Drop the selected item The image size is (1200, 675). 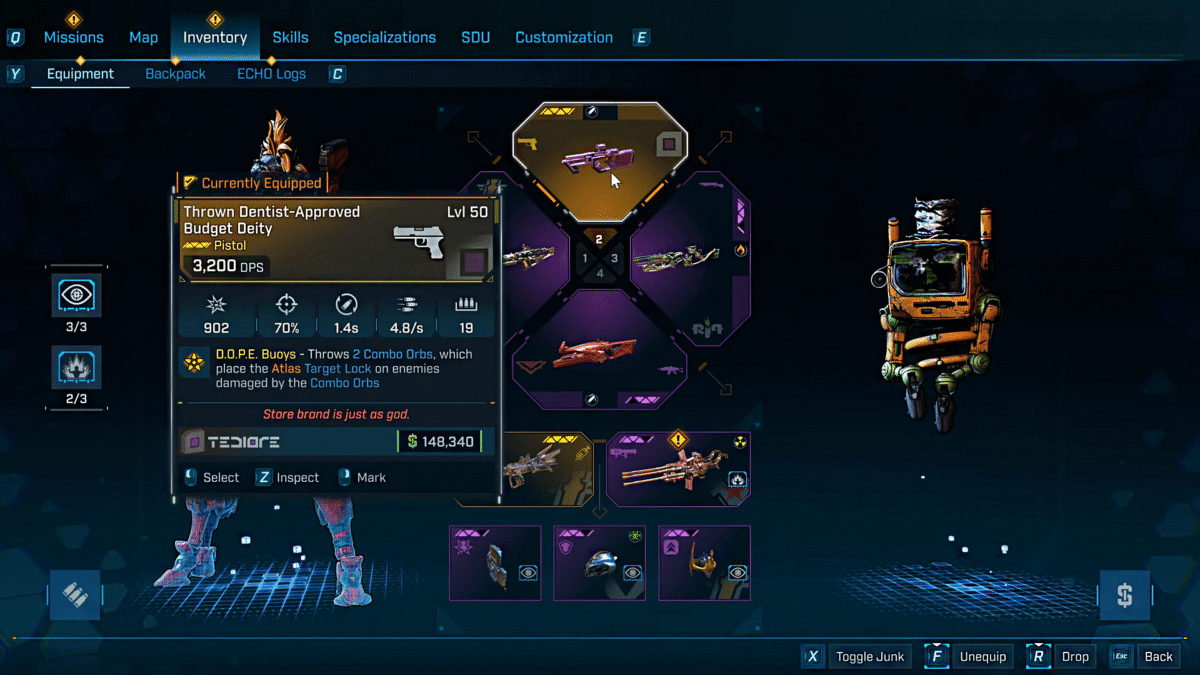[1063, 657]
